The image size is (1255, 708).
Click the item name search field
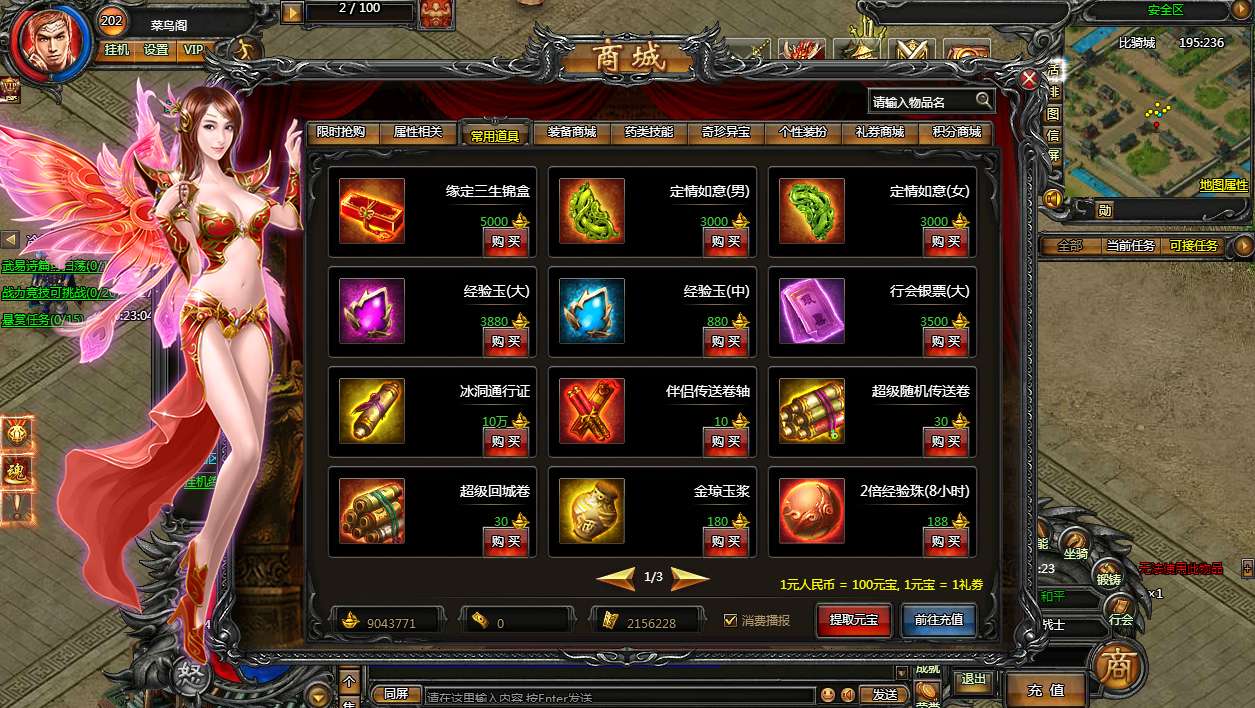tap(920, 102)
